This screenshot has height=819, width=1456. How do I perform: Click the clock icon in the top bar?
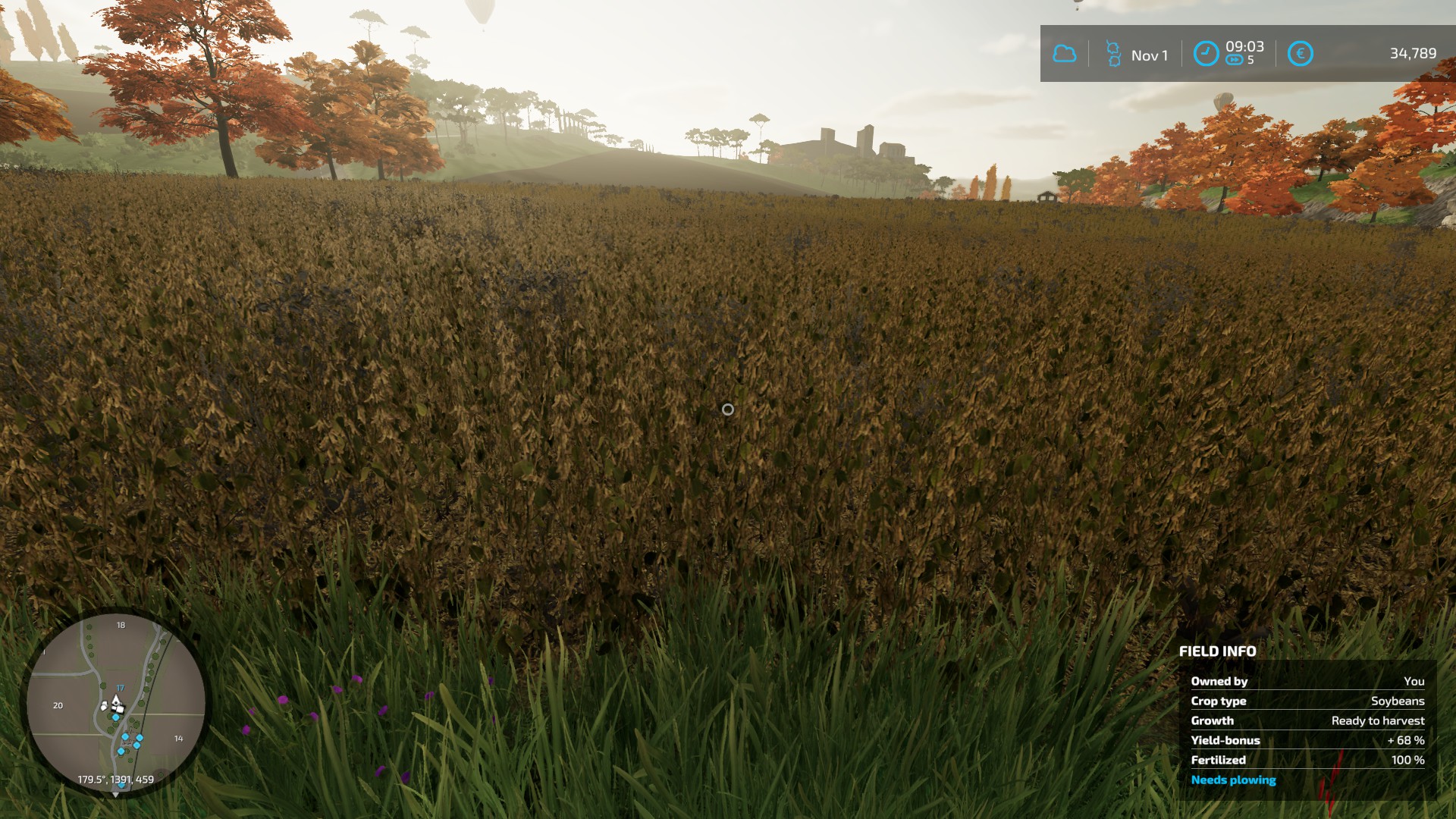coord(1206,54)
